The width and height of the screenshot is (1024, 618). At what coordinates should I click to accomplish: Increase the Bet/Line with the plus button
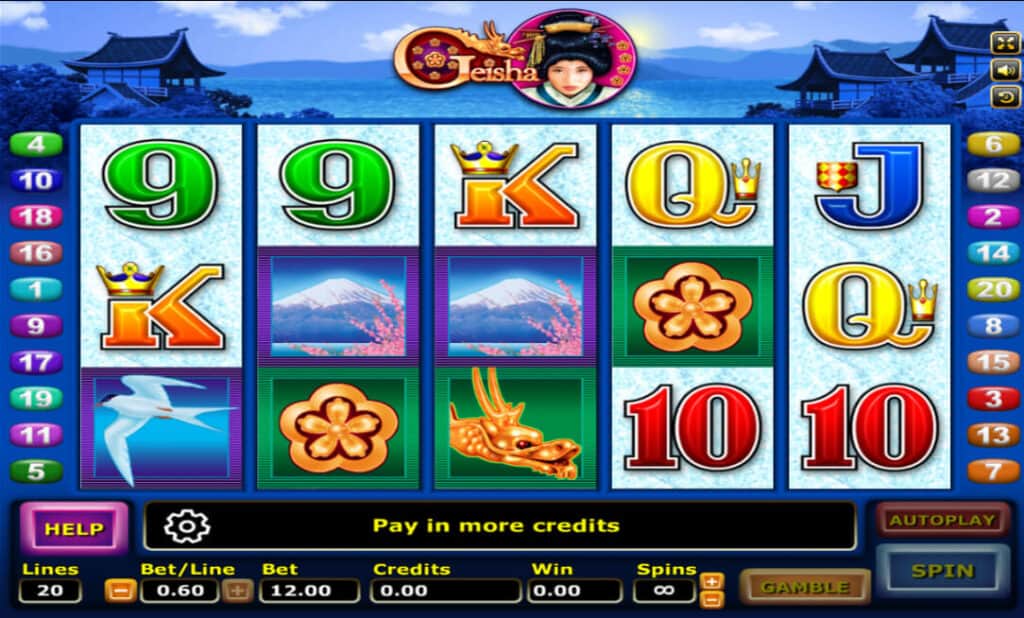(238, 590)
